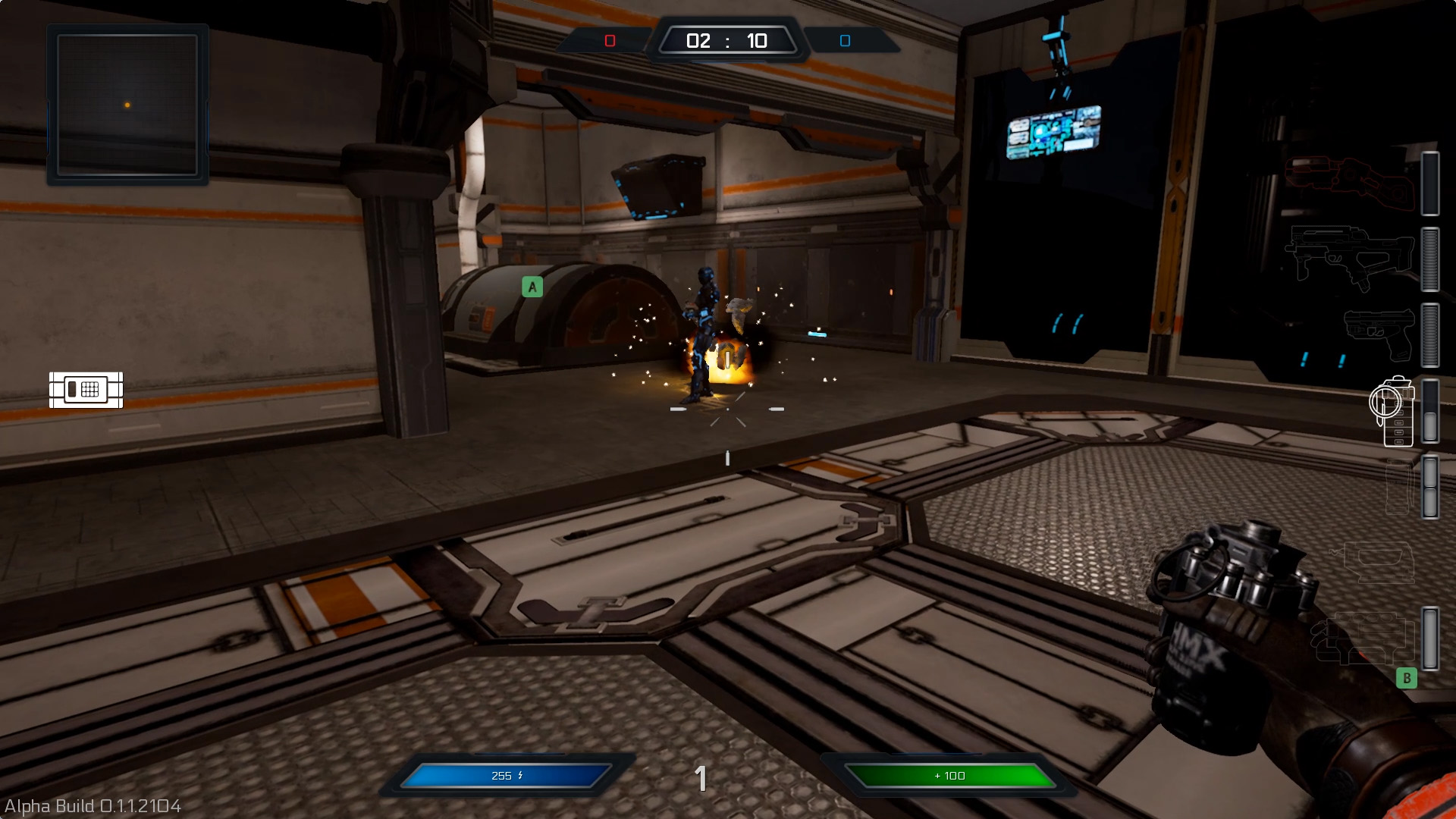Toggle the blue team score indicator
The image size is (1456, 819).
(x=844, y=40)
